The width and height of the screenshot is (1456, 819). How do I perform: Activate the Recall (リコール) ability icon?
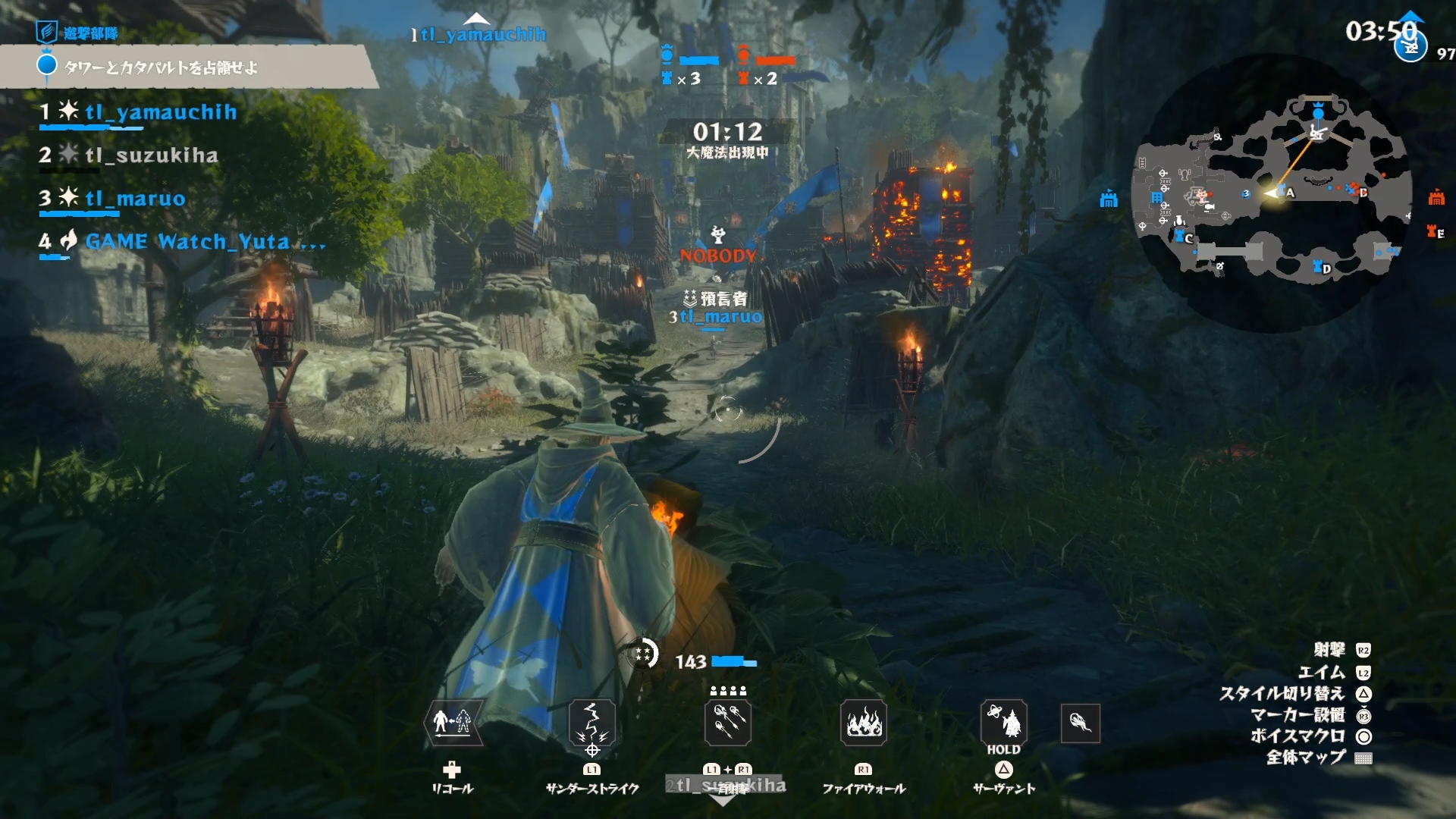[453, 721]
